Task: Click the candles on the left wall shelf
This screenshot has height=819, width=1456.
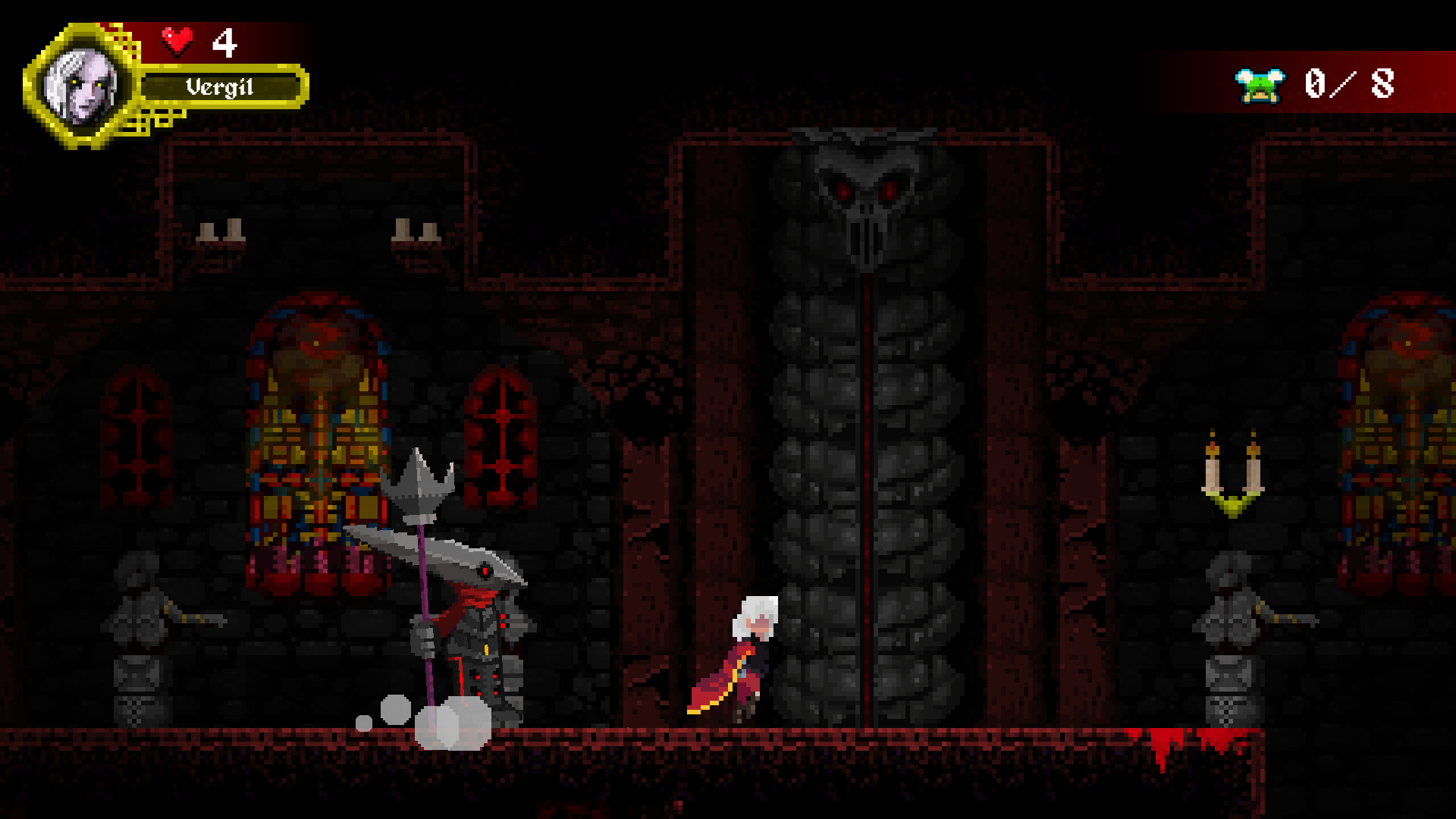Action: tap(222, 231)
